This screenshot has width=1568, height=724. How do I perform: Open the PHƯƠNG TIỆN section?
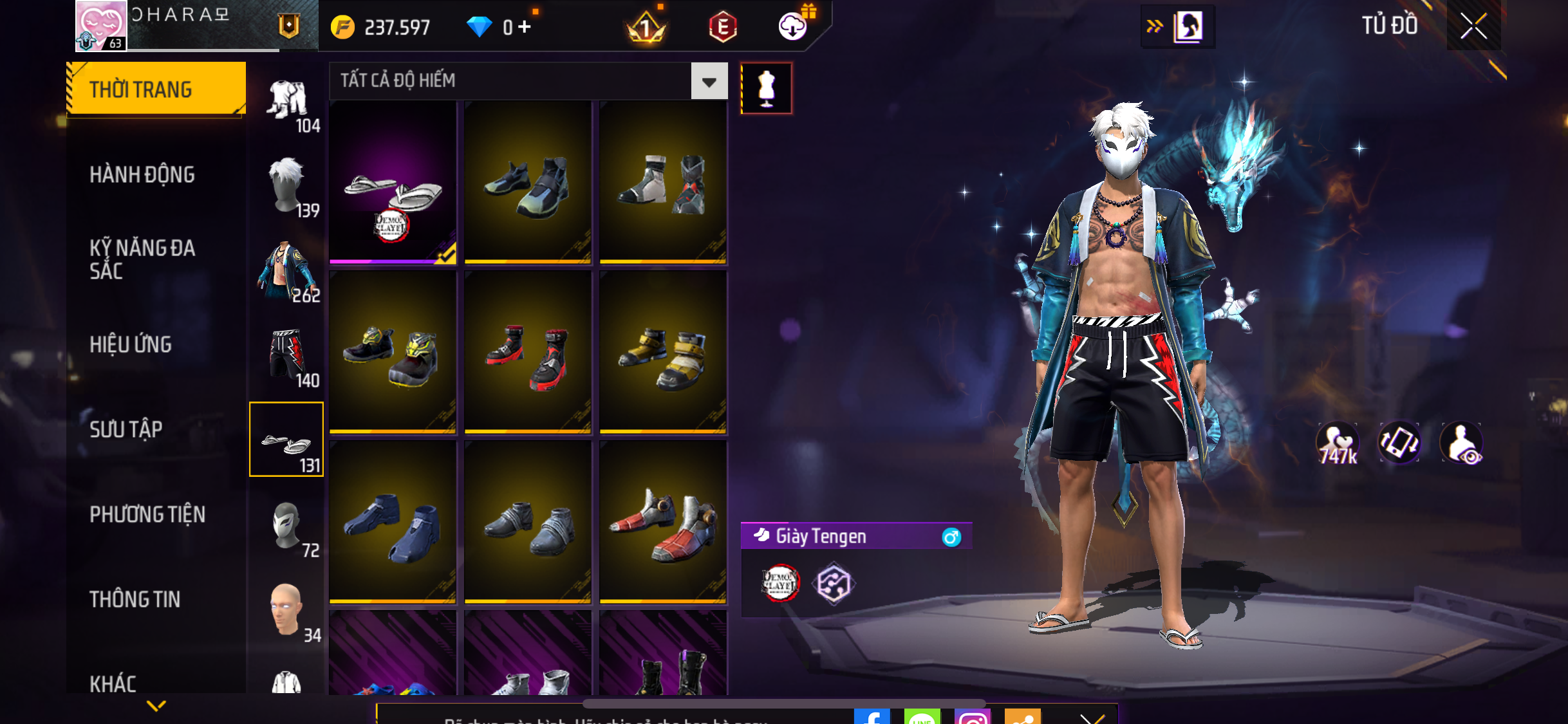coord(147,514)
